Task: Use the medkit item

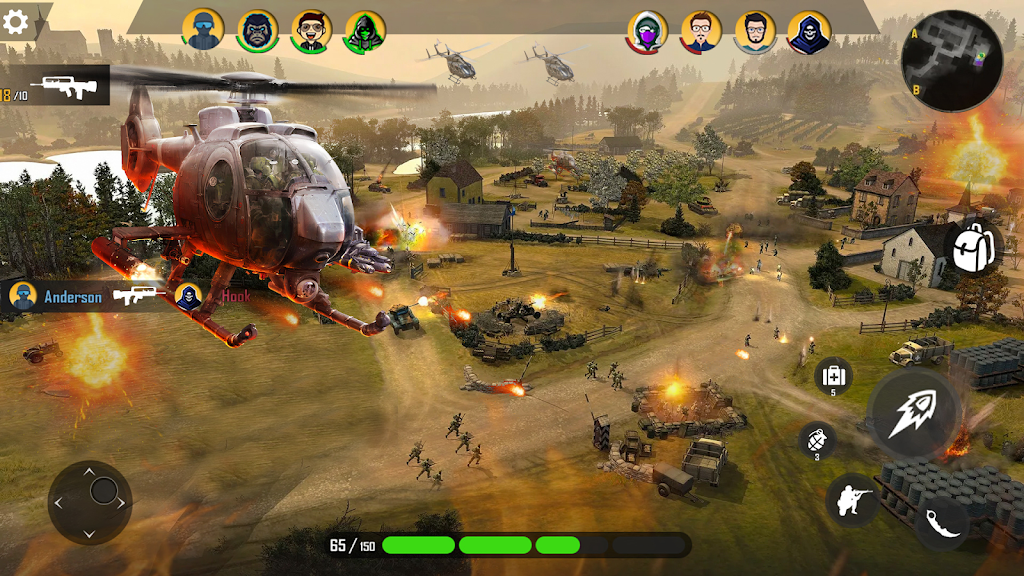Action: pyautogui.click(x=833, y=377)
